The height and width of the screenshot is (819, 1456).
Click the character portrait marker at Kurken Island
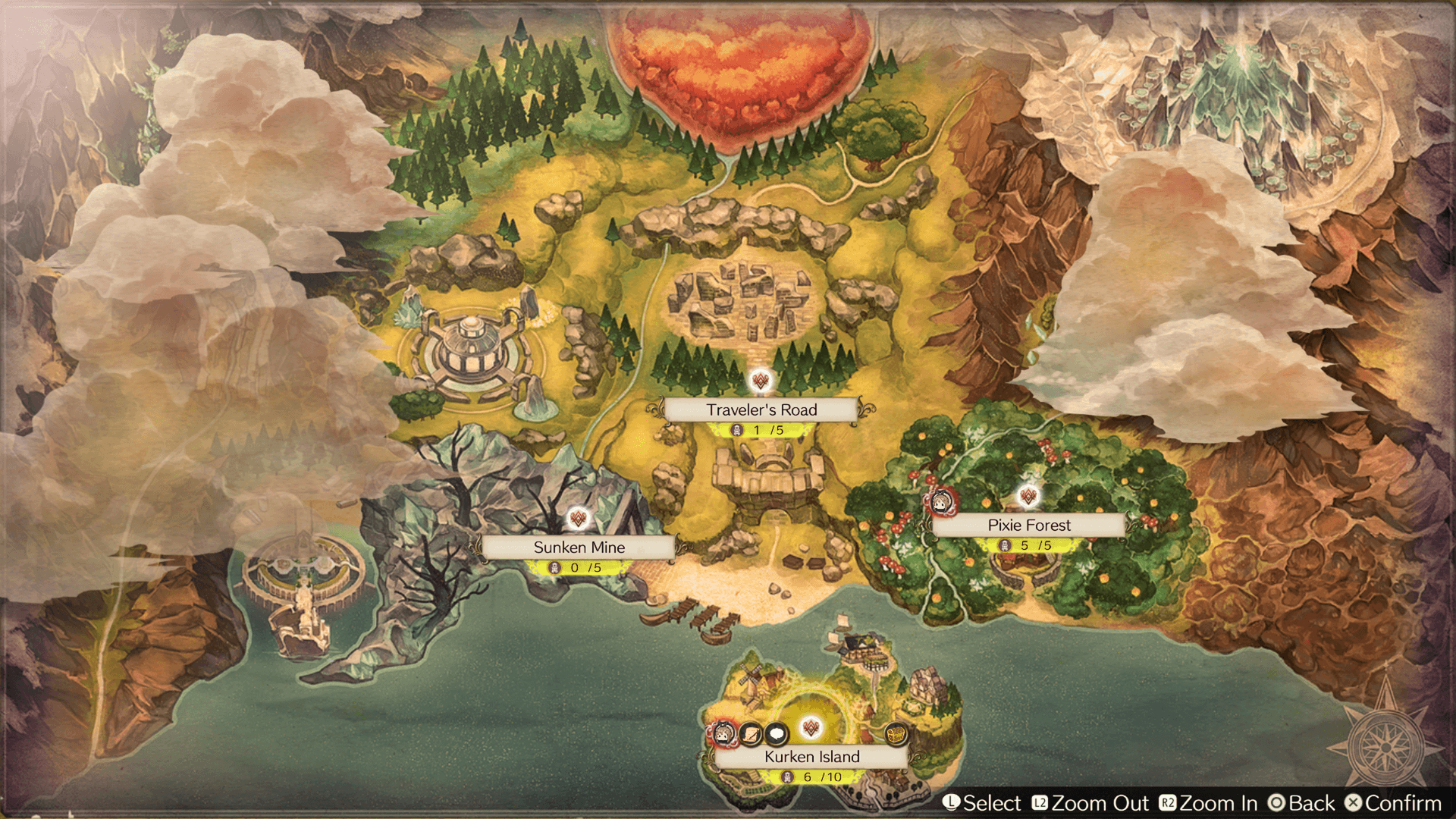tap(723, 734)
